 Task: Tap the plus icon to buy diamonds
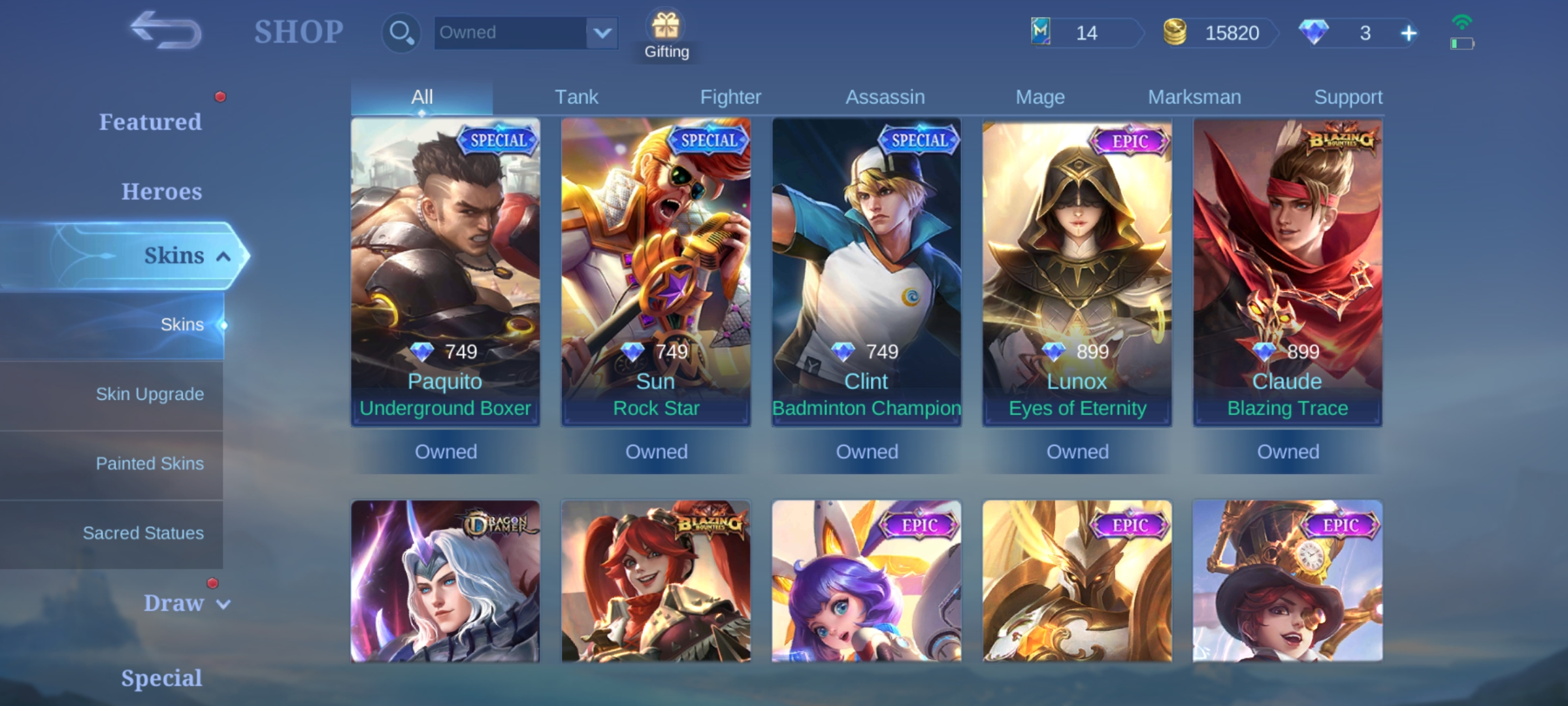[1409, 32]
